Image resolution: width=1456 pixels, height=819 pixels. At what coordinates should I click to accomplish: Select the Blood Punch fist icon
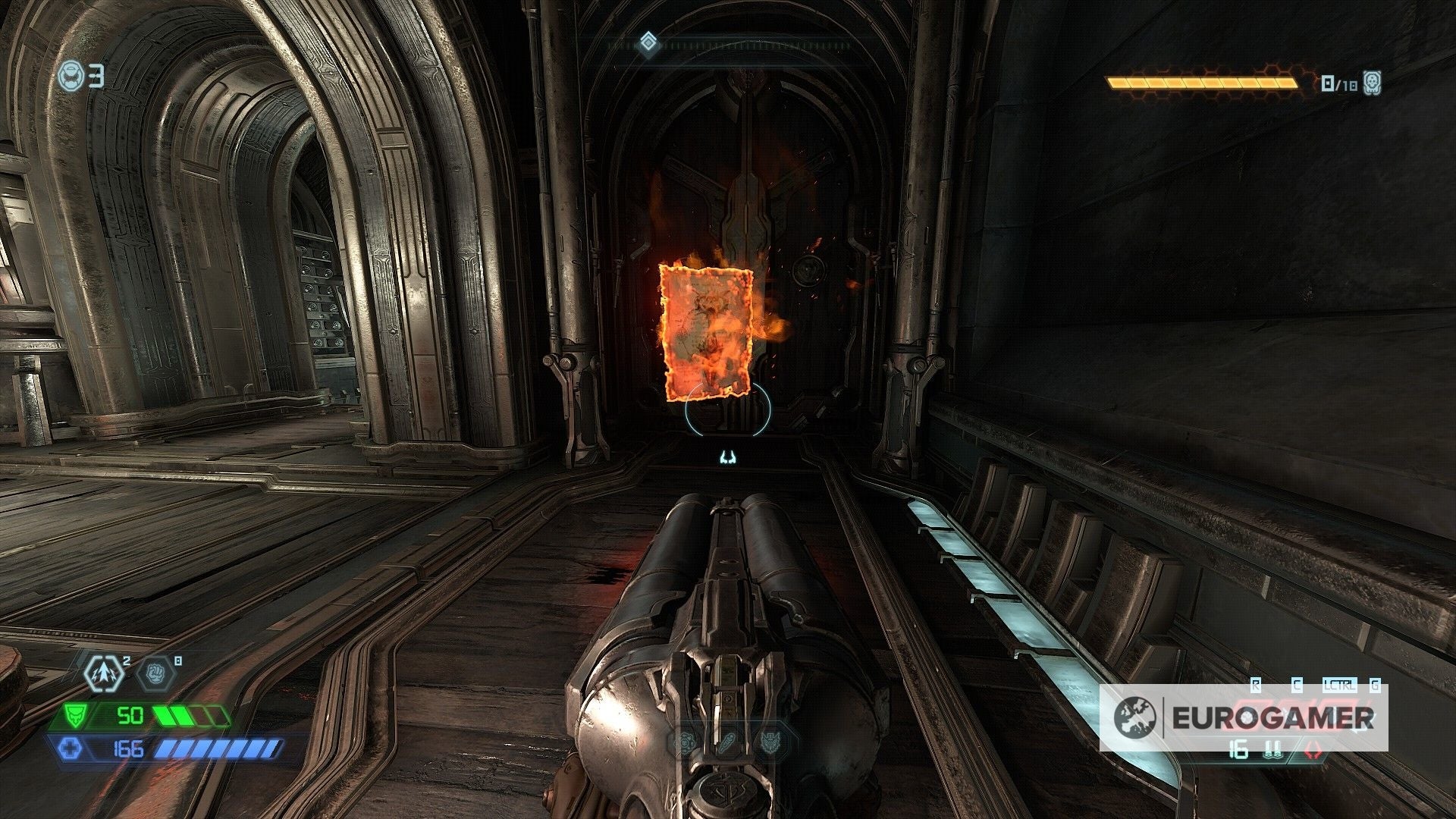[156, 673]
